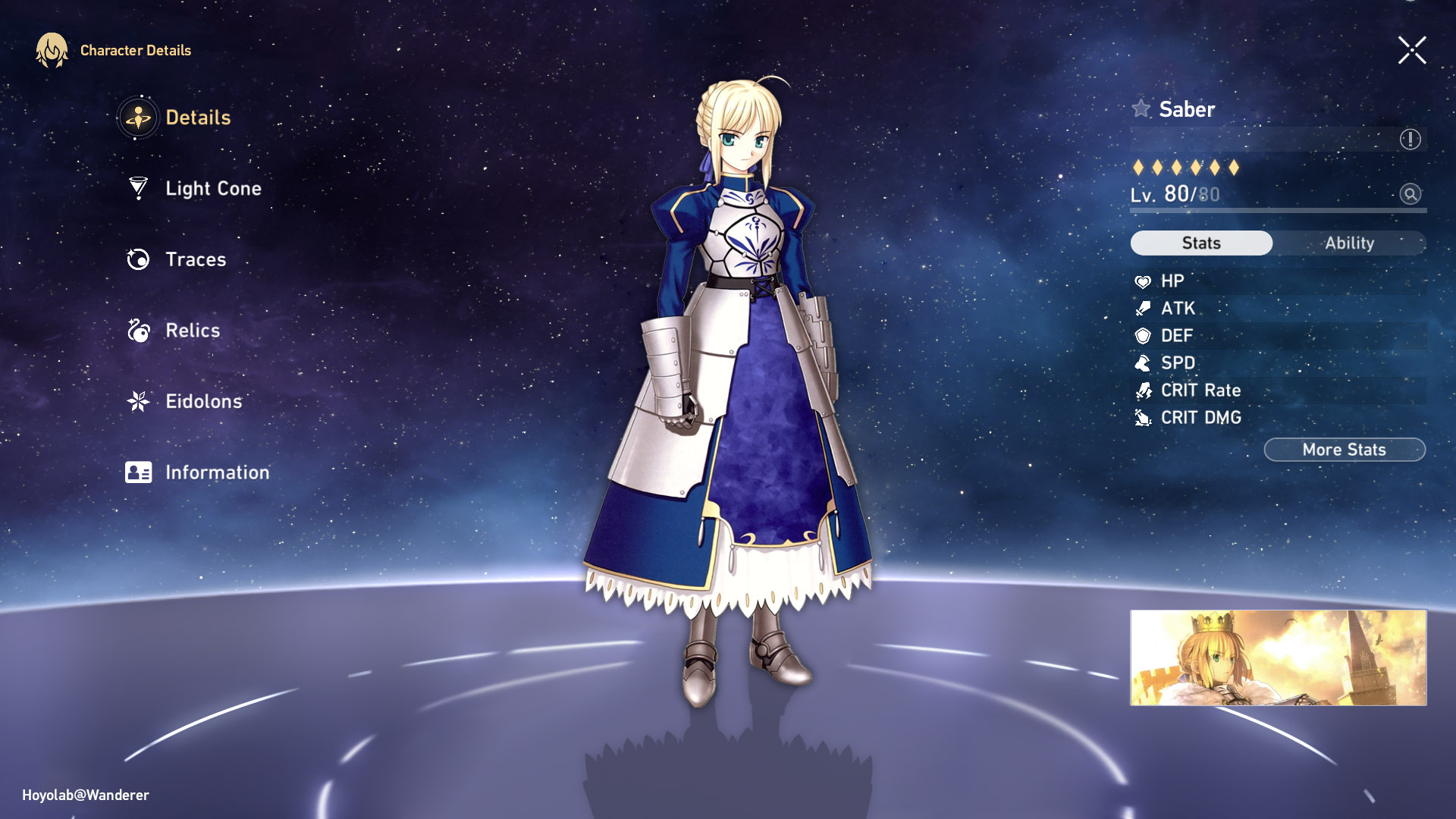Open the Relics panel icon

pos(137,330)
